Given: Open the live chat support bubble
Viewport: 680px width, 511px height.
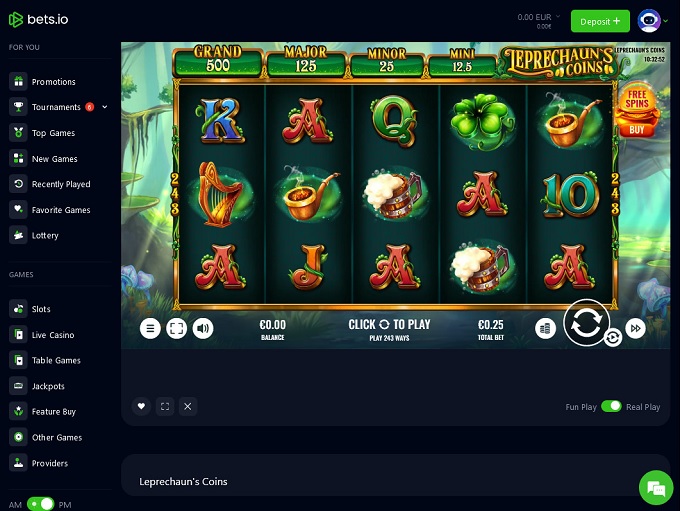Looking at the screenshot, I should click(x=656, y=488).
